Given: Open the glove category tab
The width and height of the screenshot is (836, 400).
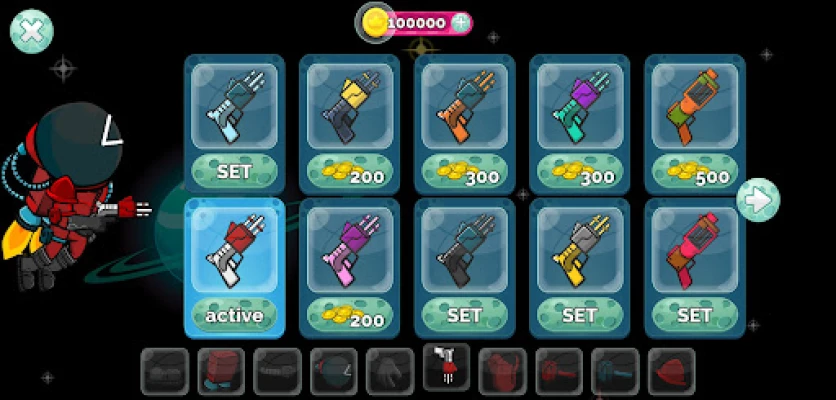Looking at the screenshot, I should [390, 371].
